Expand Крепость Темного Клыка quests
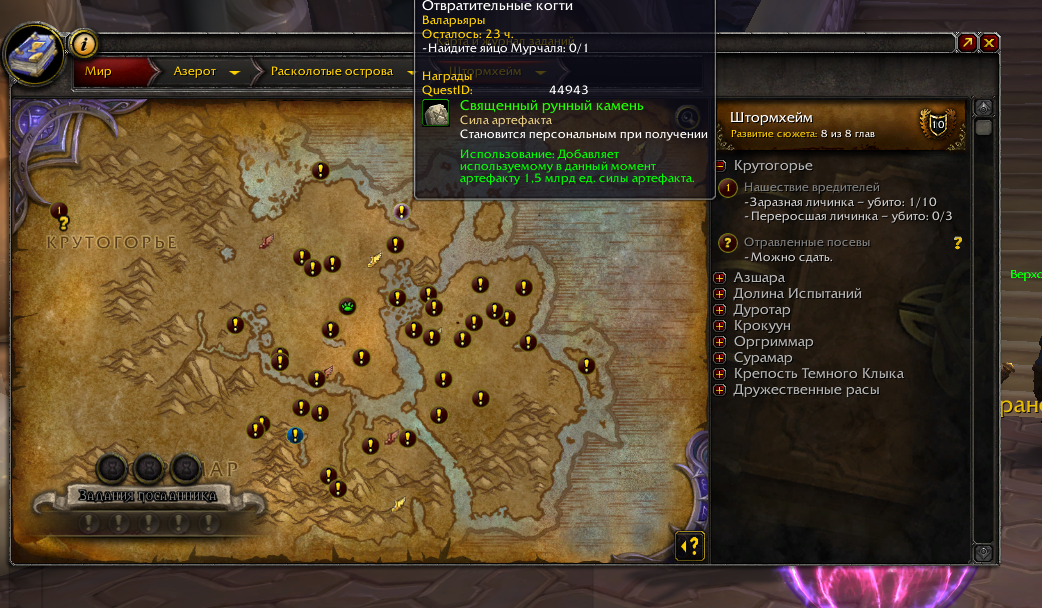1042x608 pixels. click(720, 374)
